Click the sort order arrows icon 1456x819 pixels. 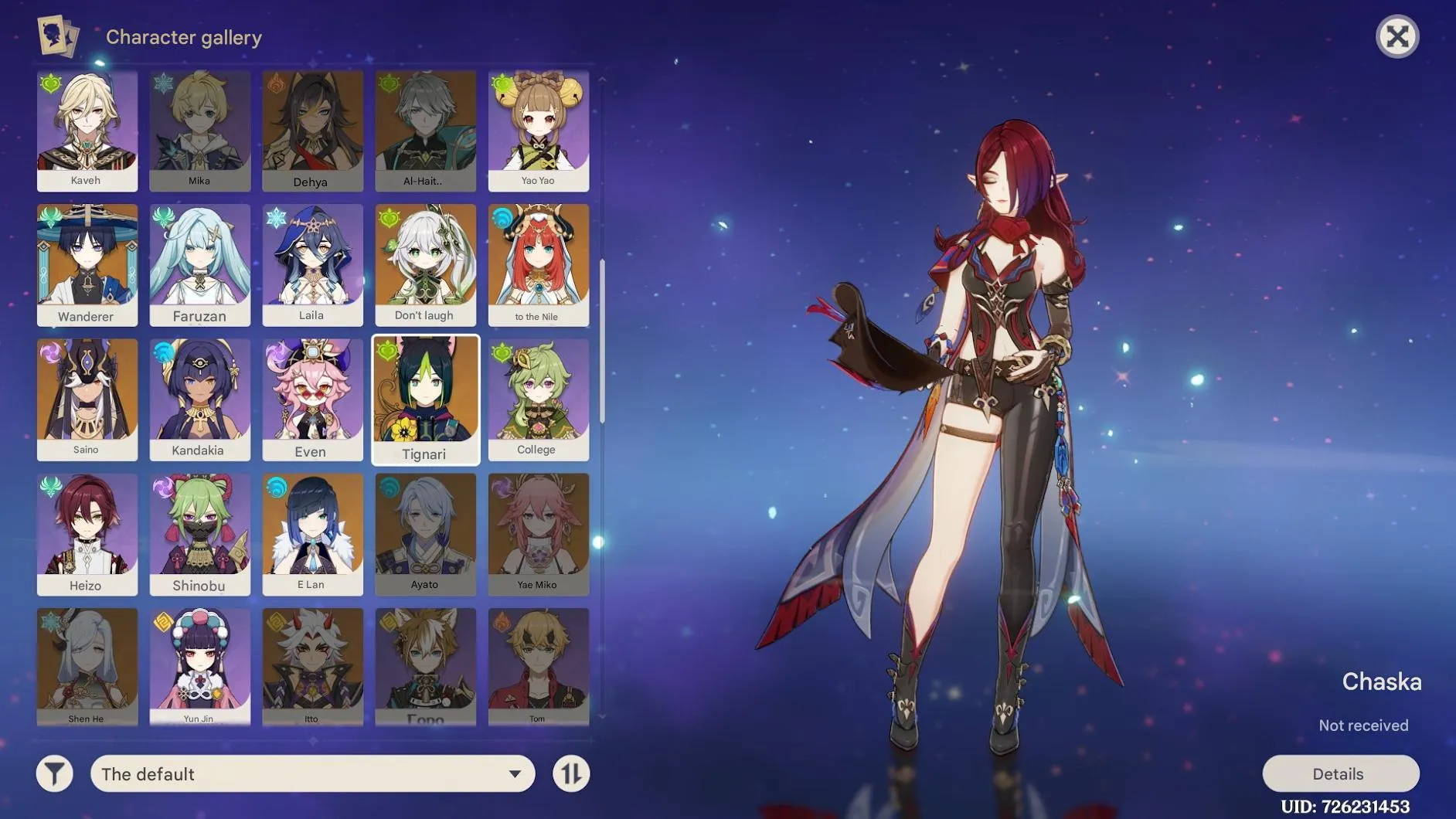click(x=570, y=773)
